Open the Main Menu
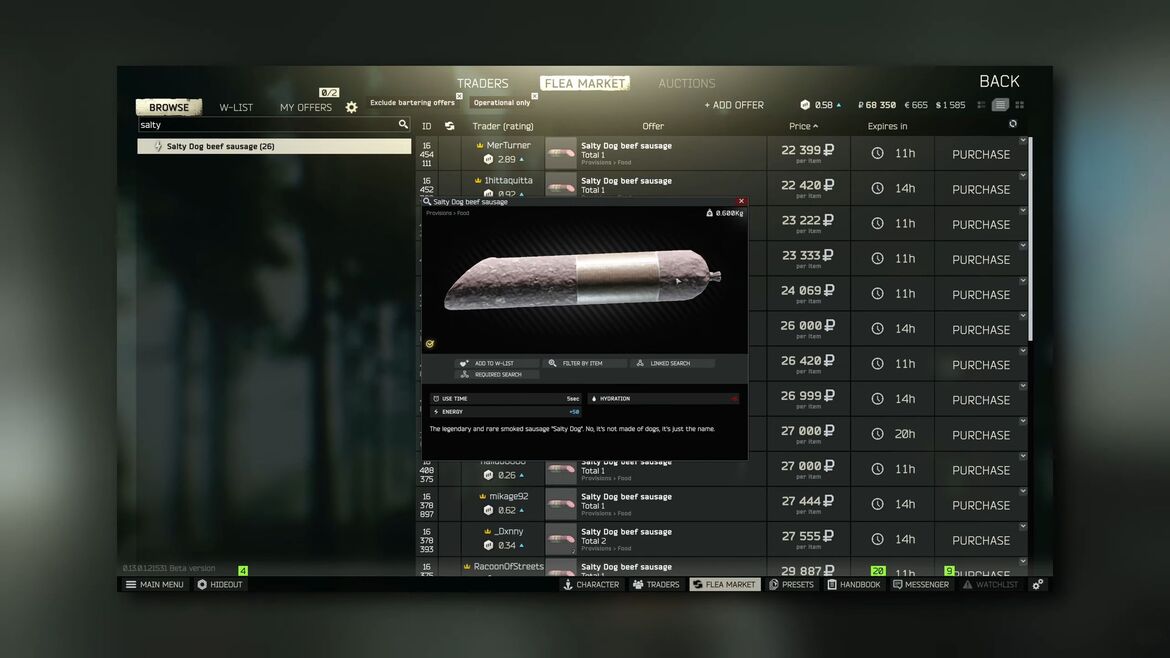1170x658 pixels. point(155,584)
